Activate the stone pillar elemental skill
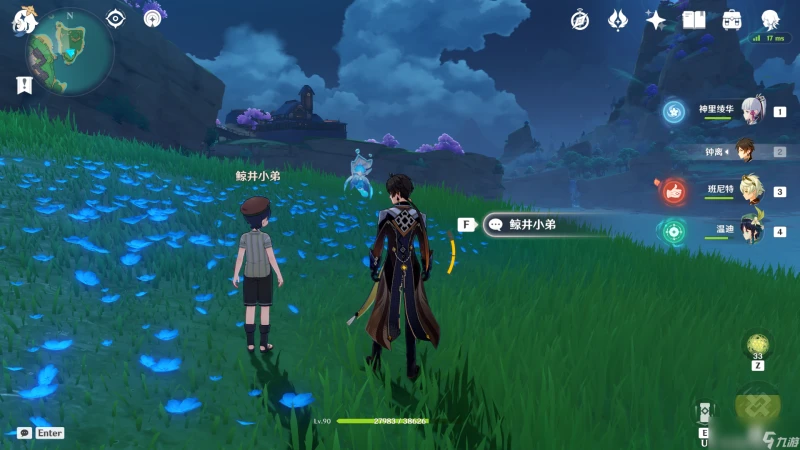The width and height of the screenshot is (800, 450). [705, 412]
